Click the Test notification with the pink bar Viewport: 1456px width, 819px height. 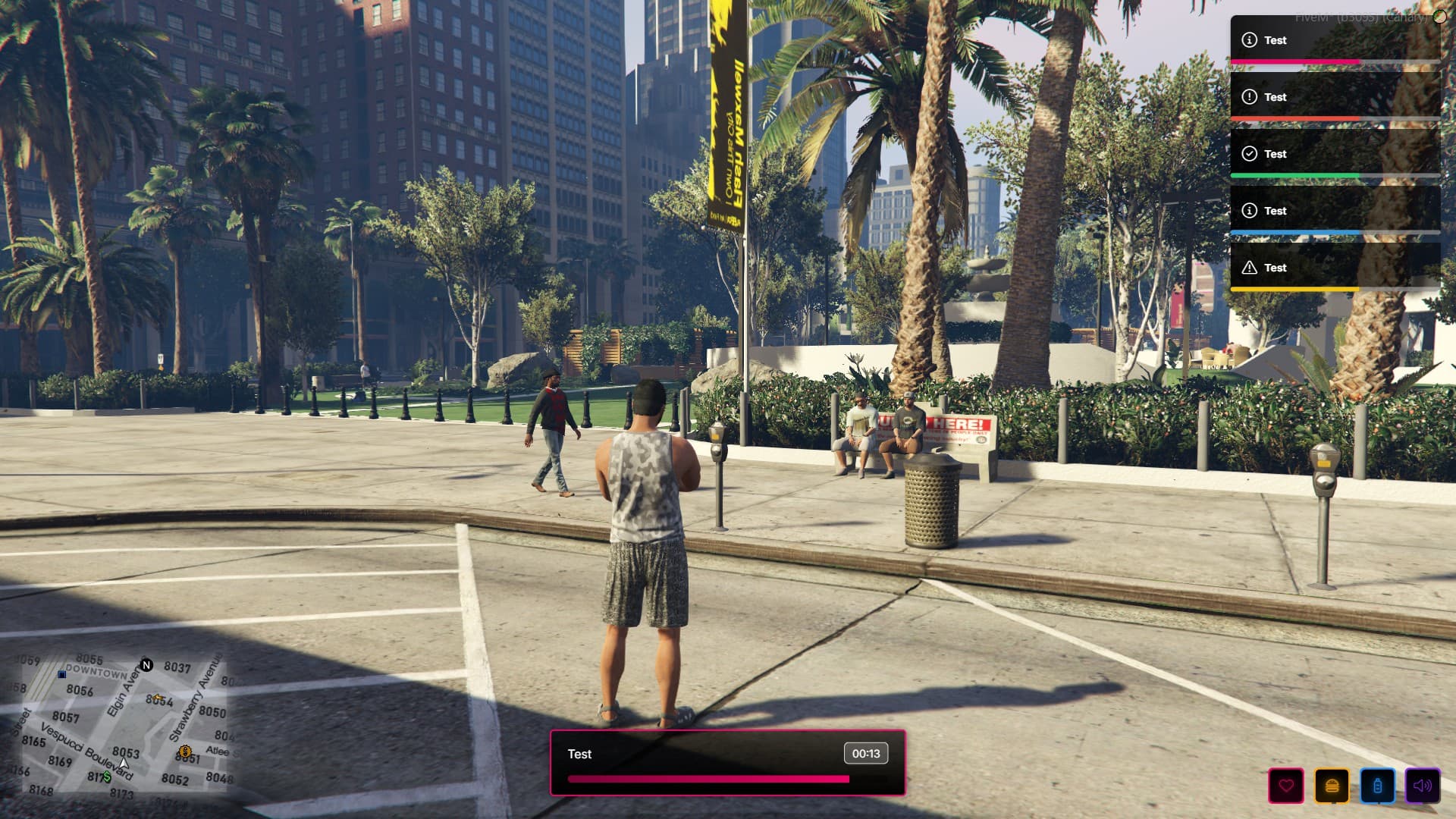1335,40
